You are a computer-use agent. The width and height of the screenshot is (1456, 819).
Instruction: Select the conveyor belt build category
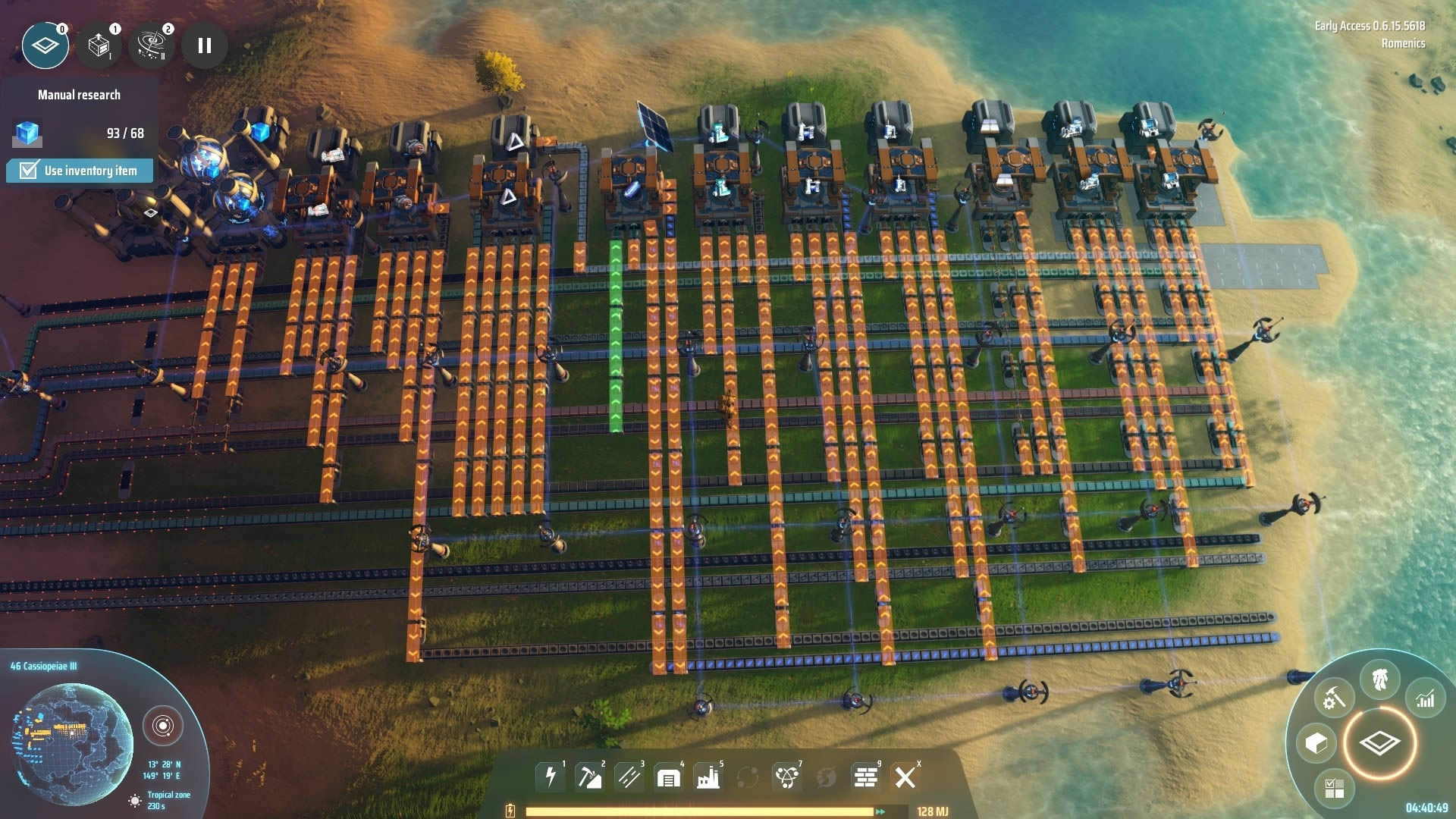click(x=629, y=777)
